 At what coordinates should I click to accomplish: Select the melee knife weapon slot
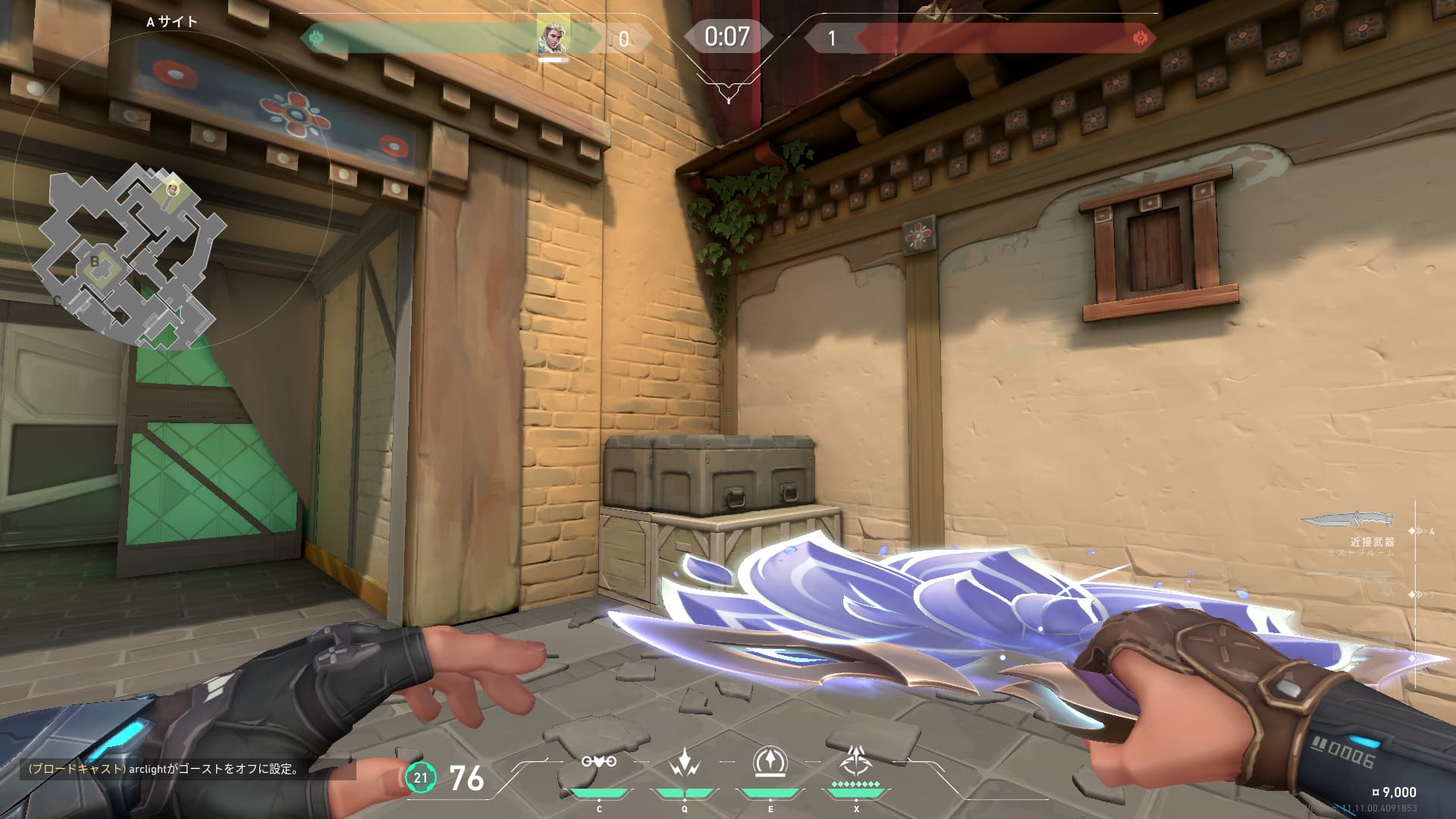pos(1348,520)
